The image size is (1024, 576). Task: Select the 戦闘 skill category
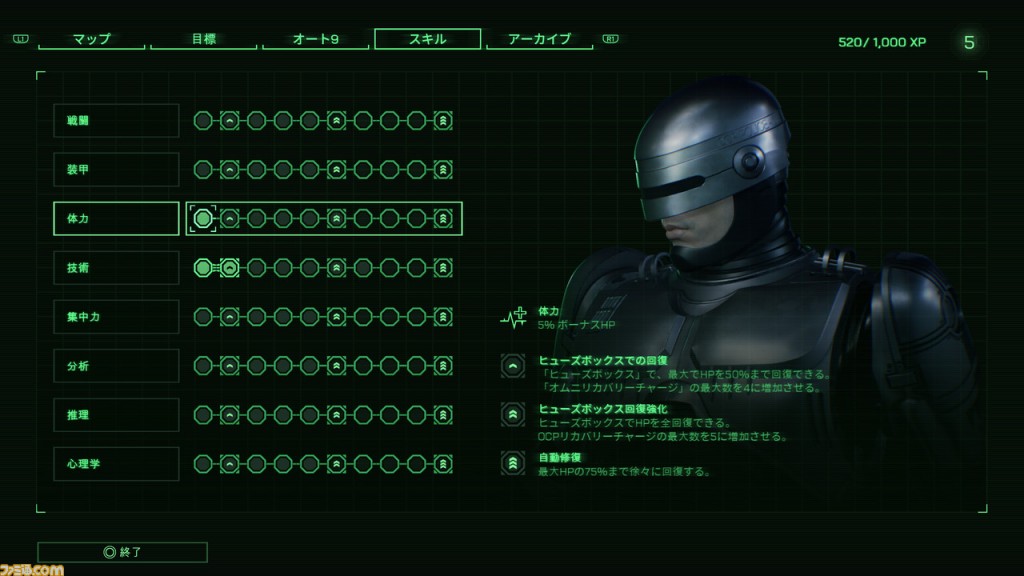[x=116, y=121]
